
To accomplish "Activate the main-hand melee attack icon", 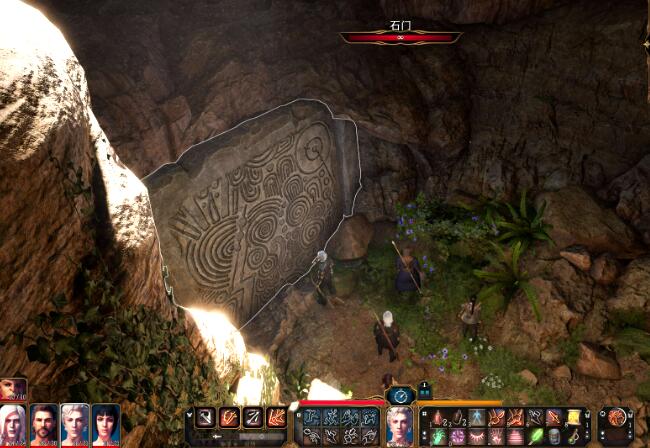I will [206, 417].
